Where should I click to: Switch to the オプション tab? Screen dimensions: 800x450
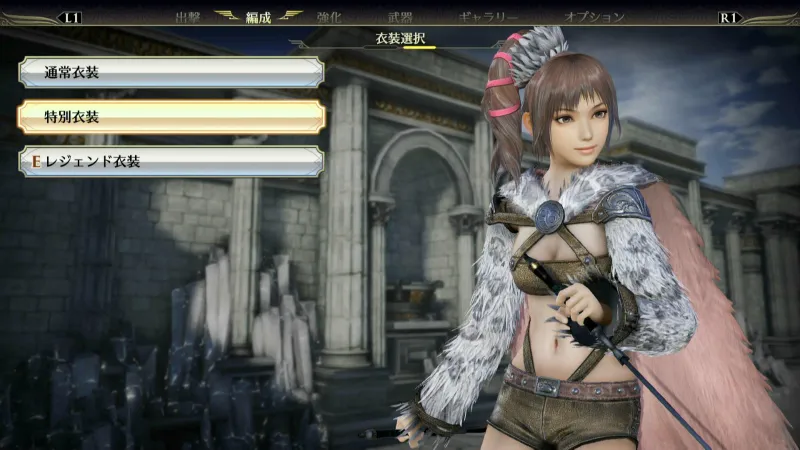(x=594, y=17)
